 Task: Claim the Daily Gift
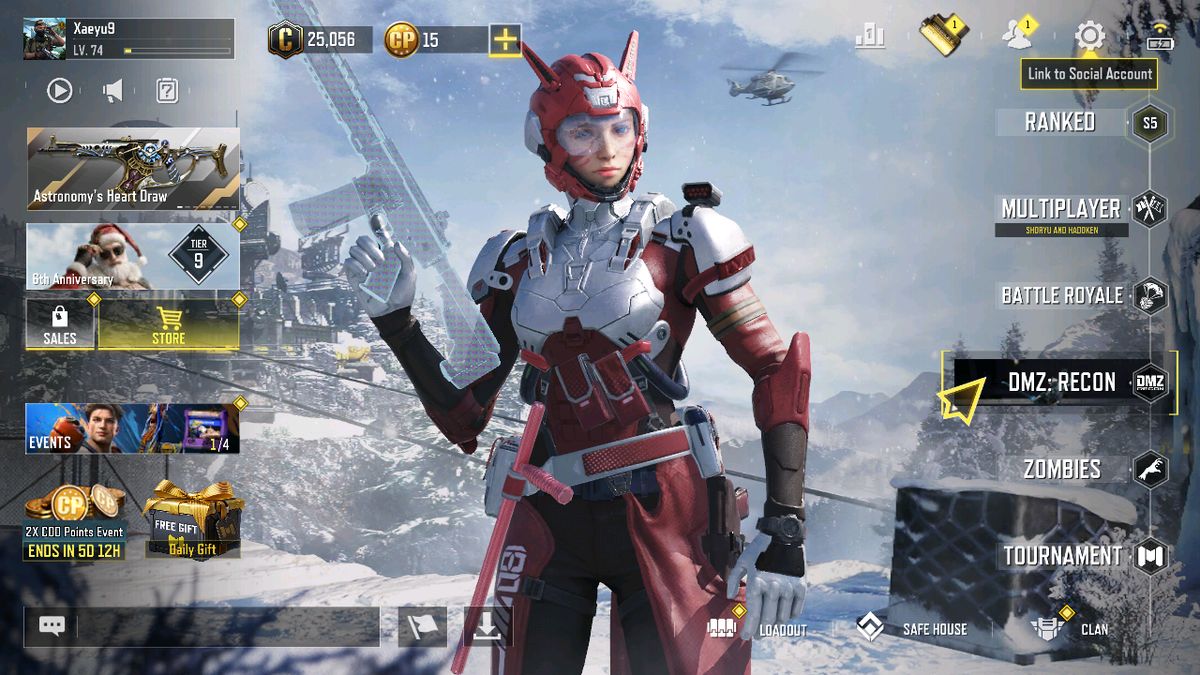(x=194, y=520)
